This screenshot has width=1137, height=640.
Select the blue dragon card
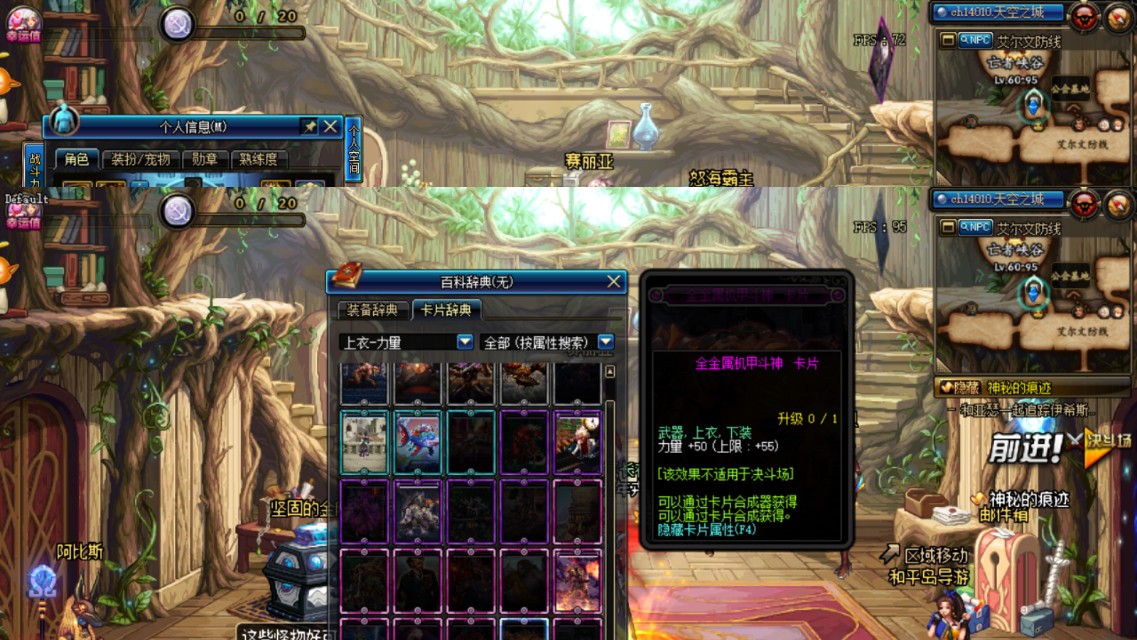[x=420, y=441]
